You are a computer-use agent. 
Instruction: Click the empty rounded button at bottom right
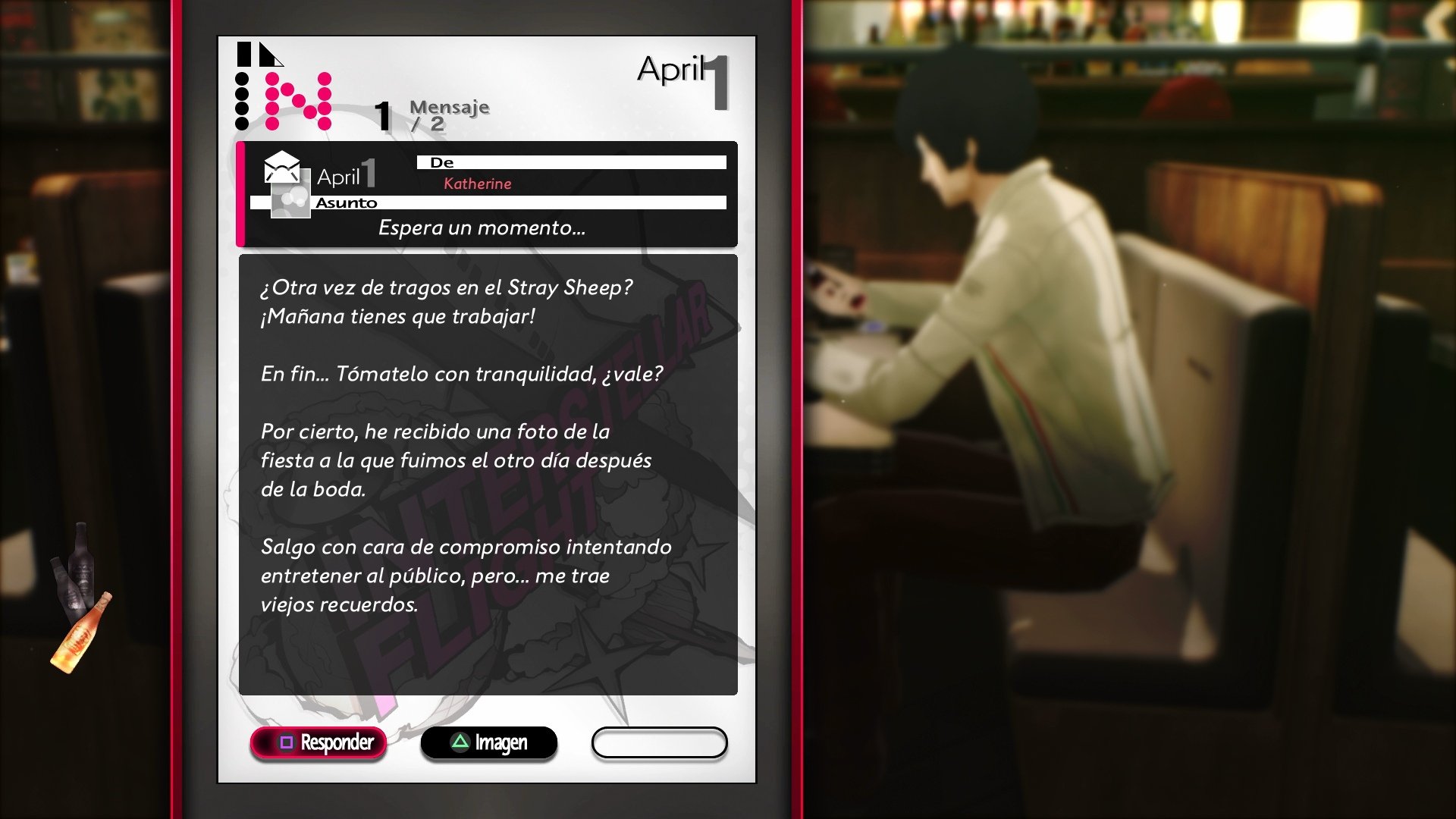tap(659, 743)
